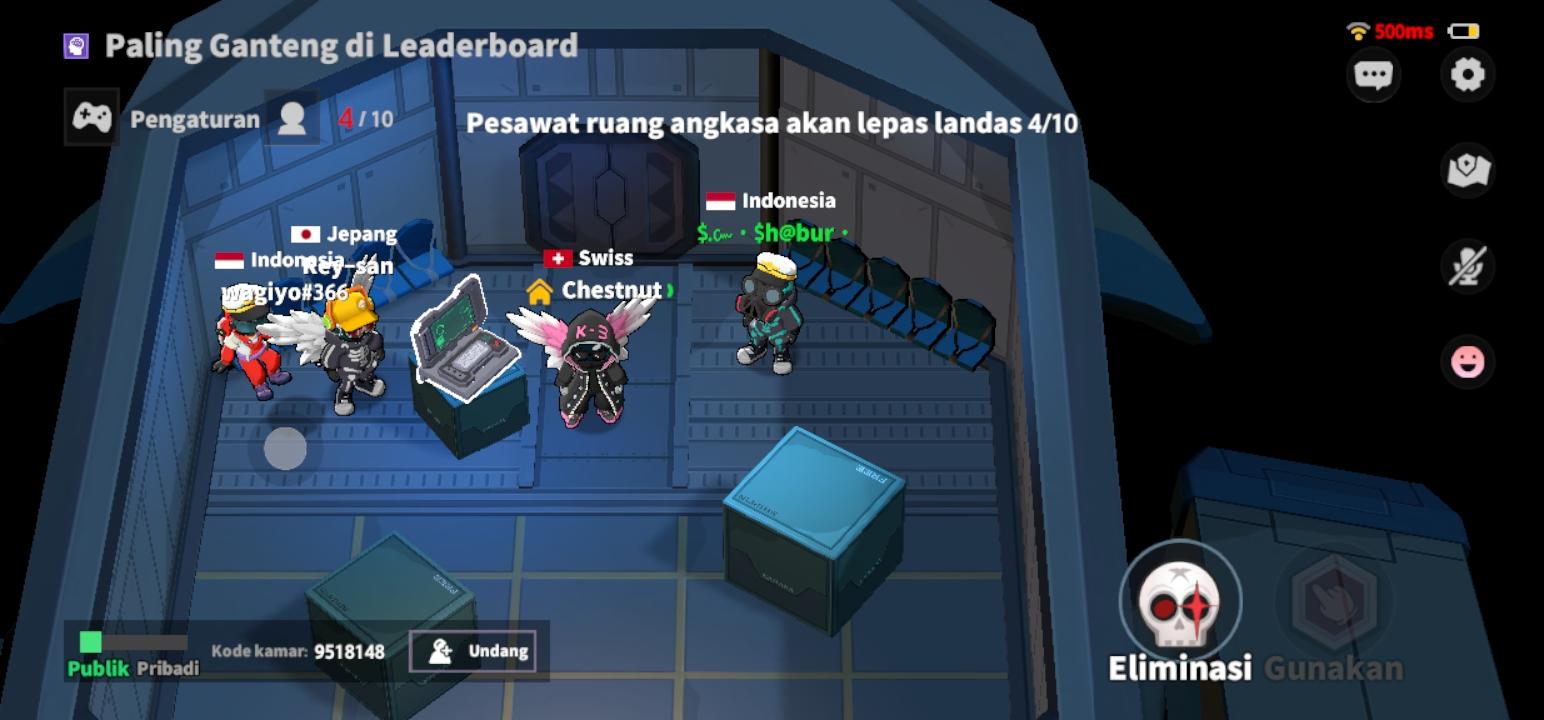The image size is (1544, 720).
Task: Open the settings gear icon
Action: click(1466, 74)
